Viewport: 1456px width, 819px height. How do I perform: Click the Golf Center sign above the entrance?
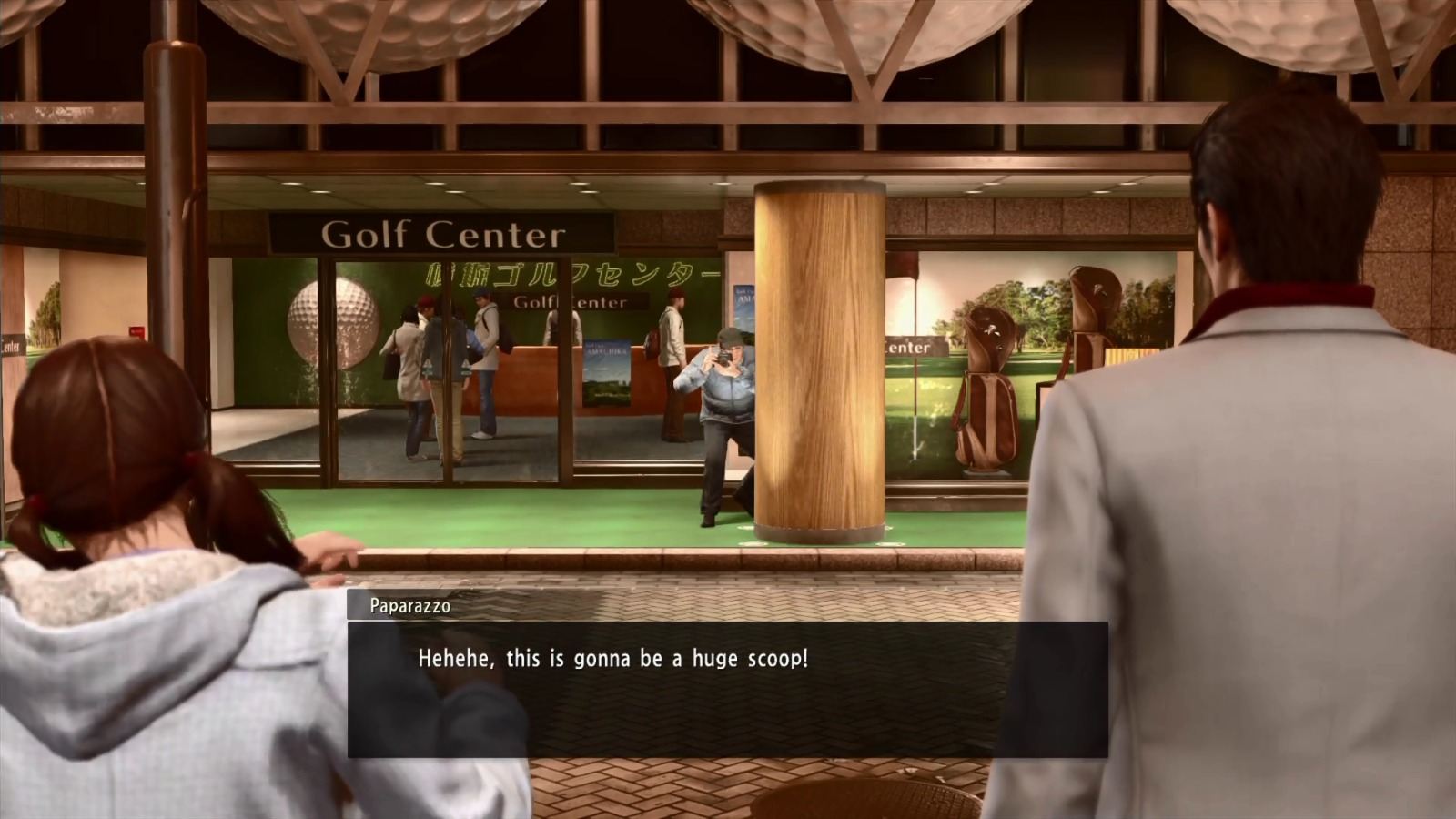tap(441, 235)
